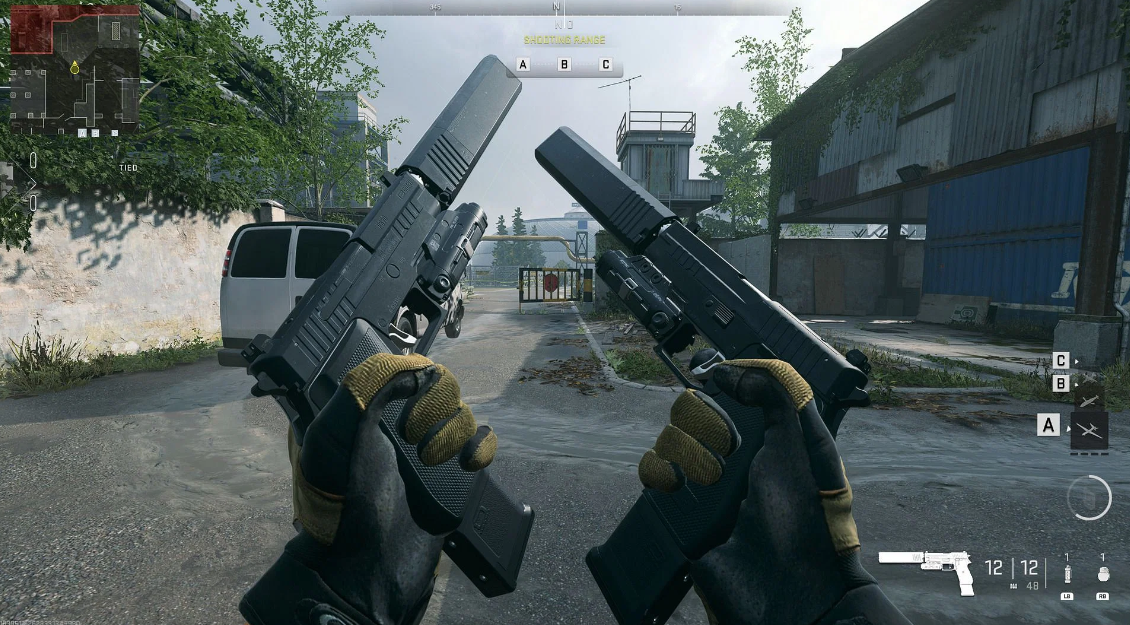Click the tactical minimap

coord(74,70)
